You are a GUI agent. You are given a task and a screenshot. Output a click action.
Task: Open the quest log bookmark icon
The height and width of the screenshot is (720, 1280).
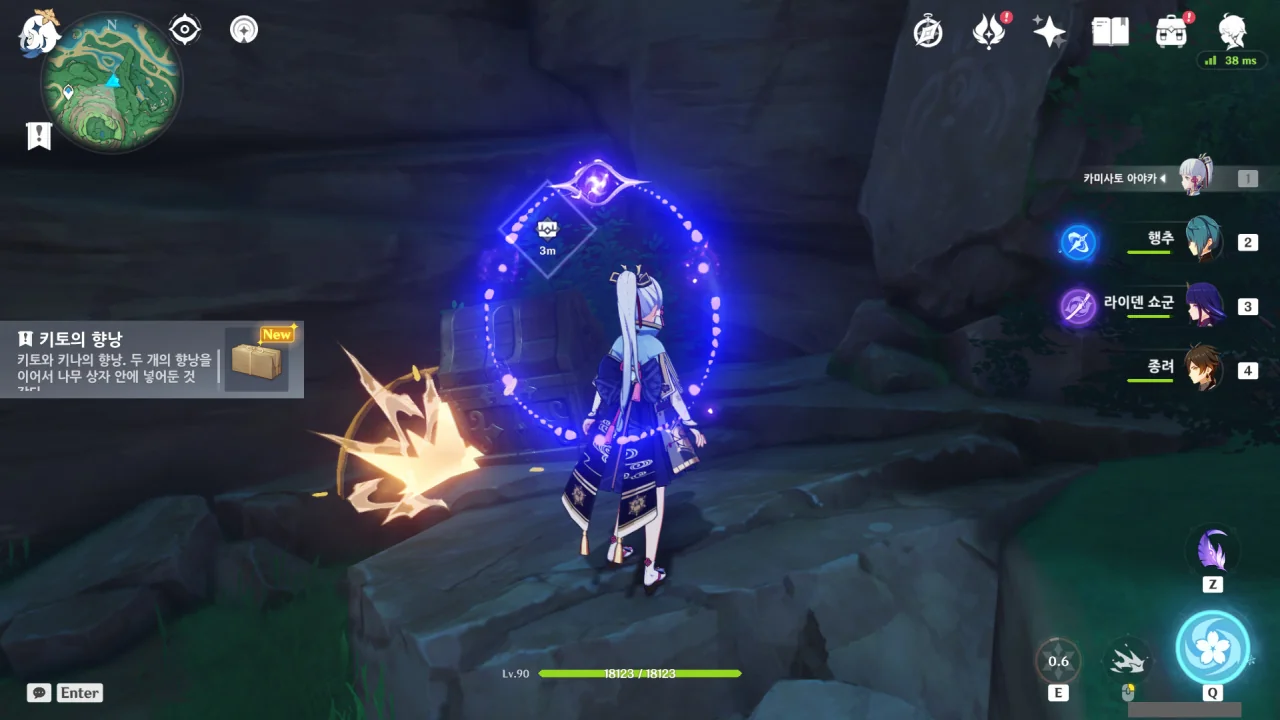(39, 136)
